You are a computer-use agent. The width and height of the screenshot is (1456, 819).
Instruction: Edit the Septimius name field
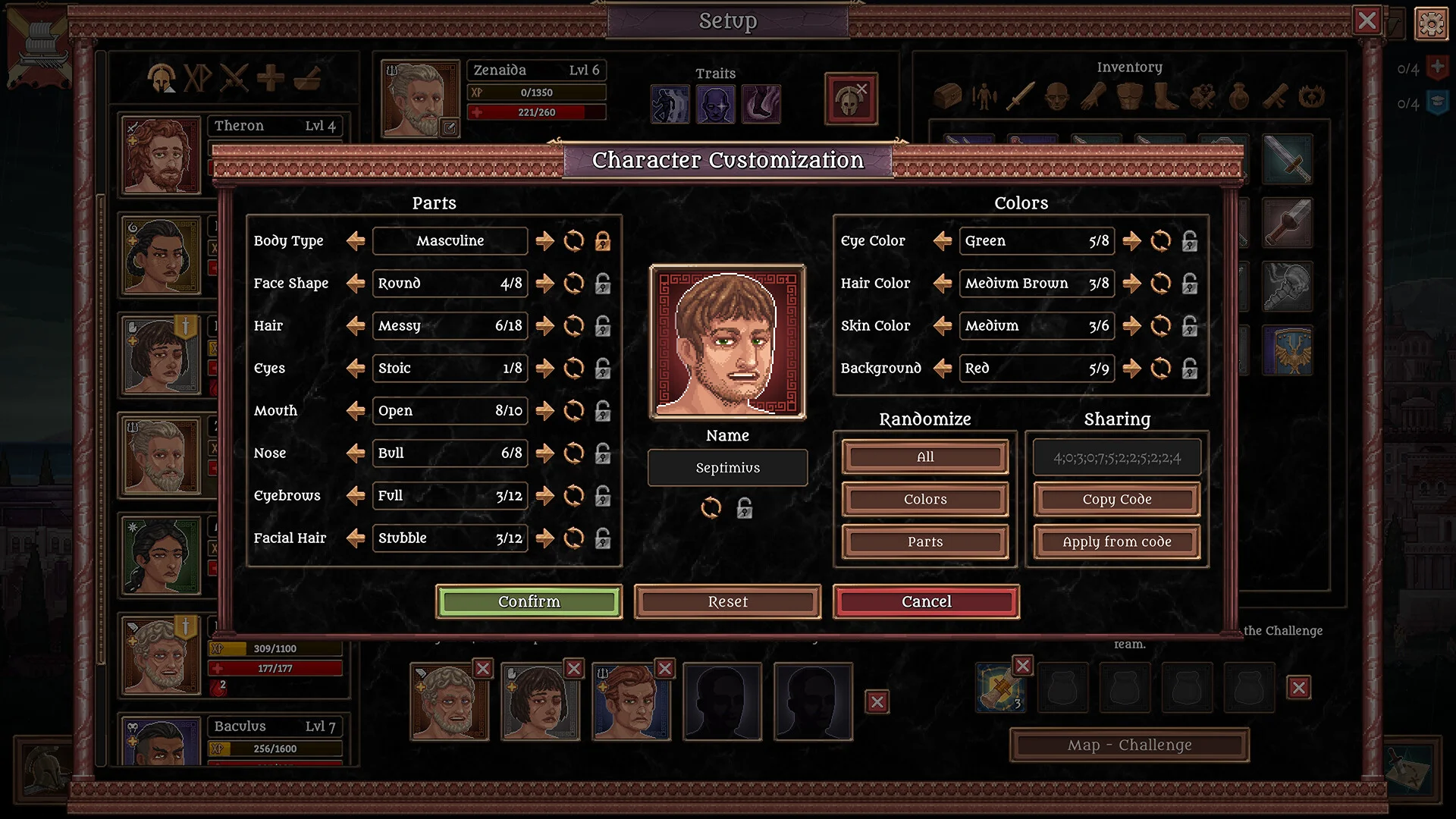point(727,468)
